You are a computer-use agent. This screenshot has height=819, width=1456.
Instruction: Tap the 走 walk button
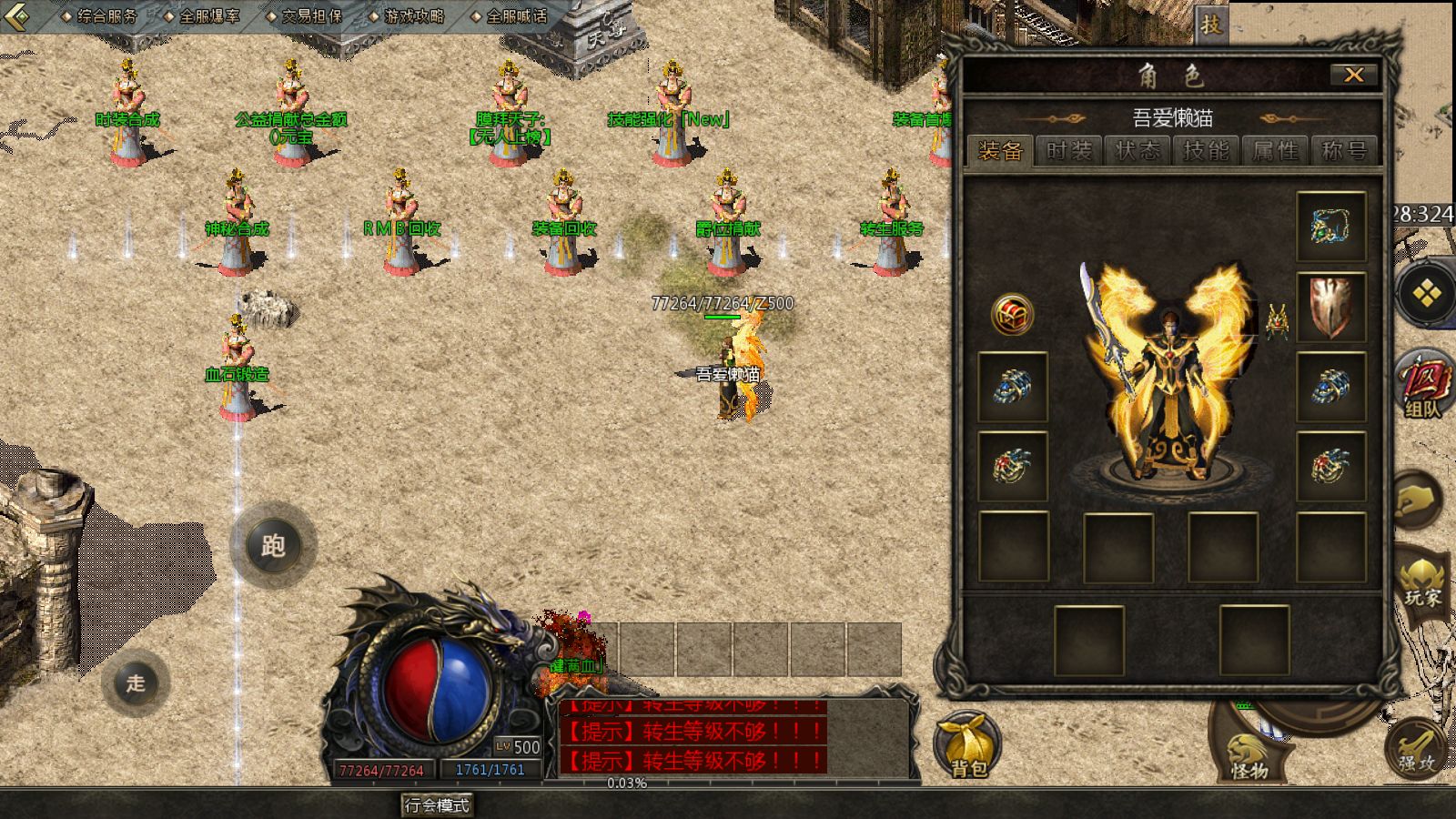136,683
